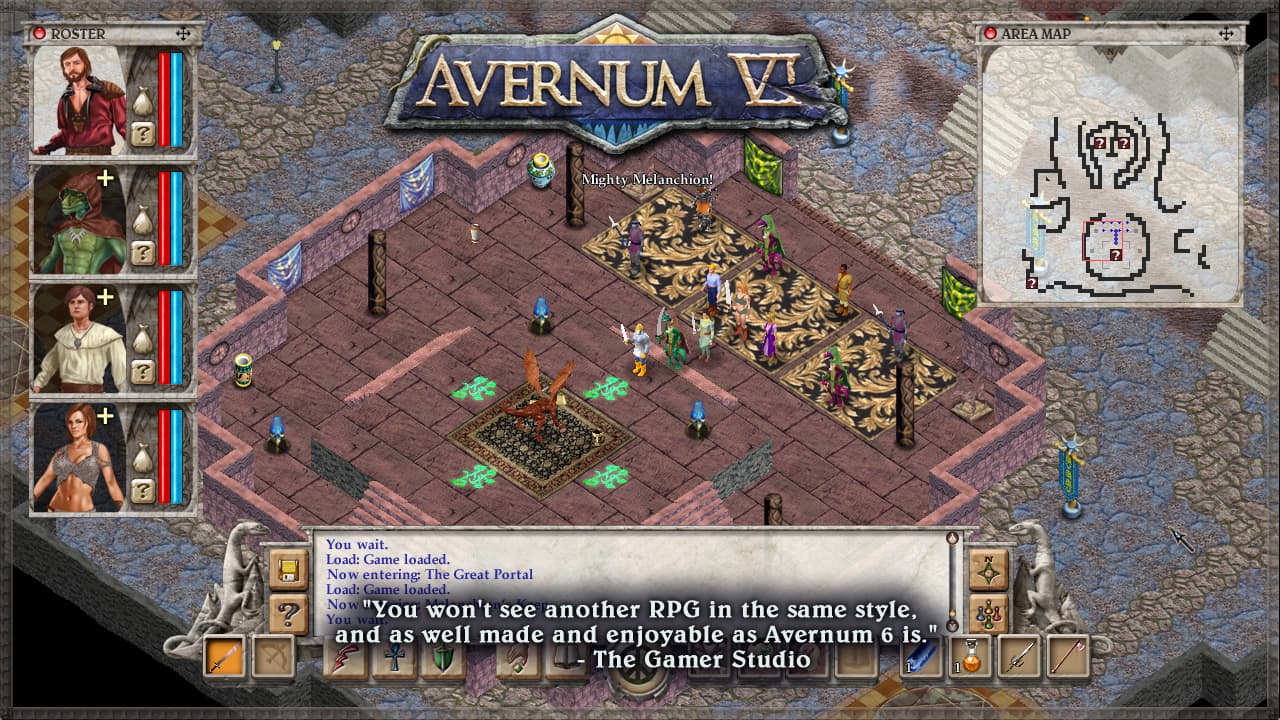The image size is (1280, 720).
Task: Select the hooded lizard character portrait
Action: point(80,220)
